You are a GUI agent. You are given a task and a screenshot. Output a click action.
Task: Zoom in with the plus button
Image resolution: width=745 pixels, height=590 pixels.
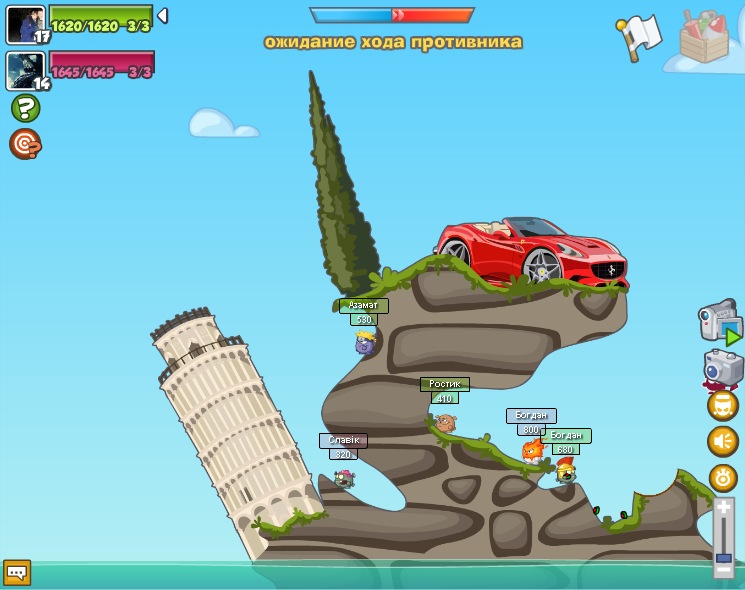coord(724,508)
